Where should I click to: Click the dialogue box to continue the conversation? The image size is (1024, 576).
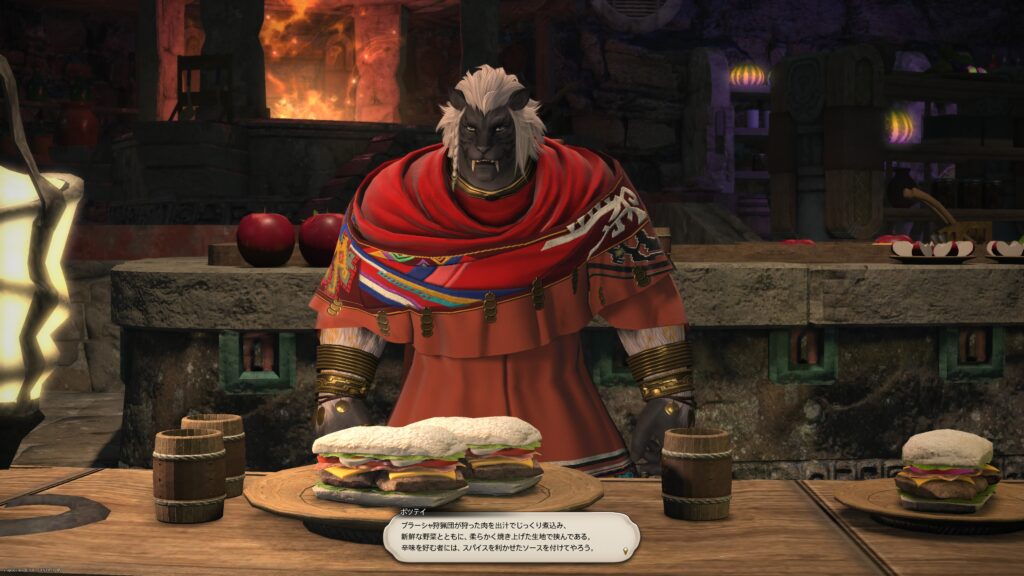[510, 536]
